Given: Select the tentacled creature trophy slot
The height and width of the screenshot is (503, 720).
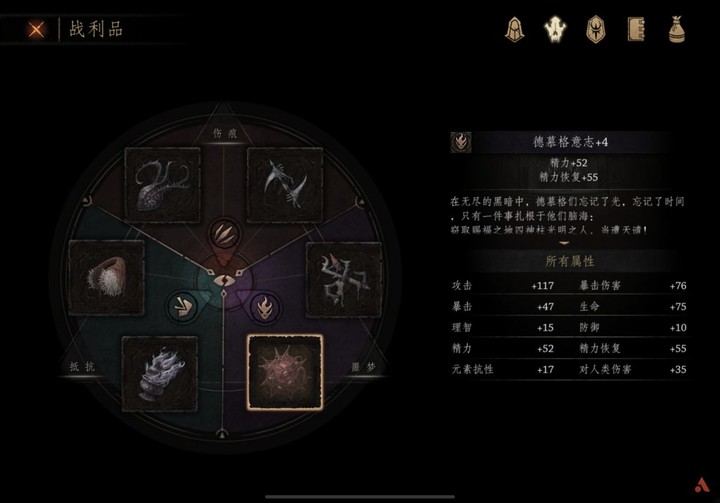Looking at the screenshot, I should (163, 185).
